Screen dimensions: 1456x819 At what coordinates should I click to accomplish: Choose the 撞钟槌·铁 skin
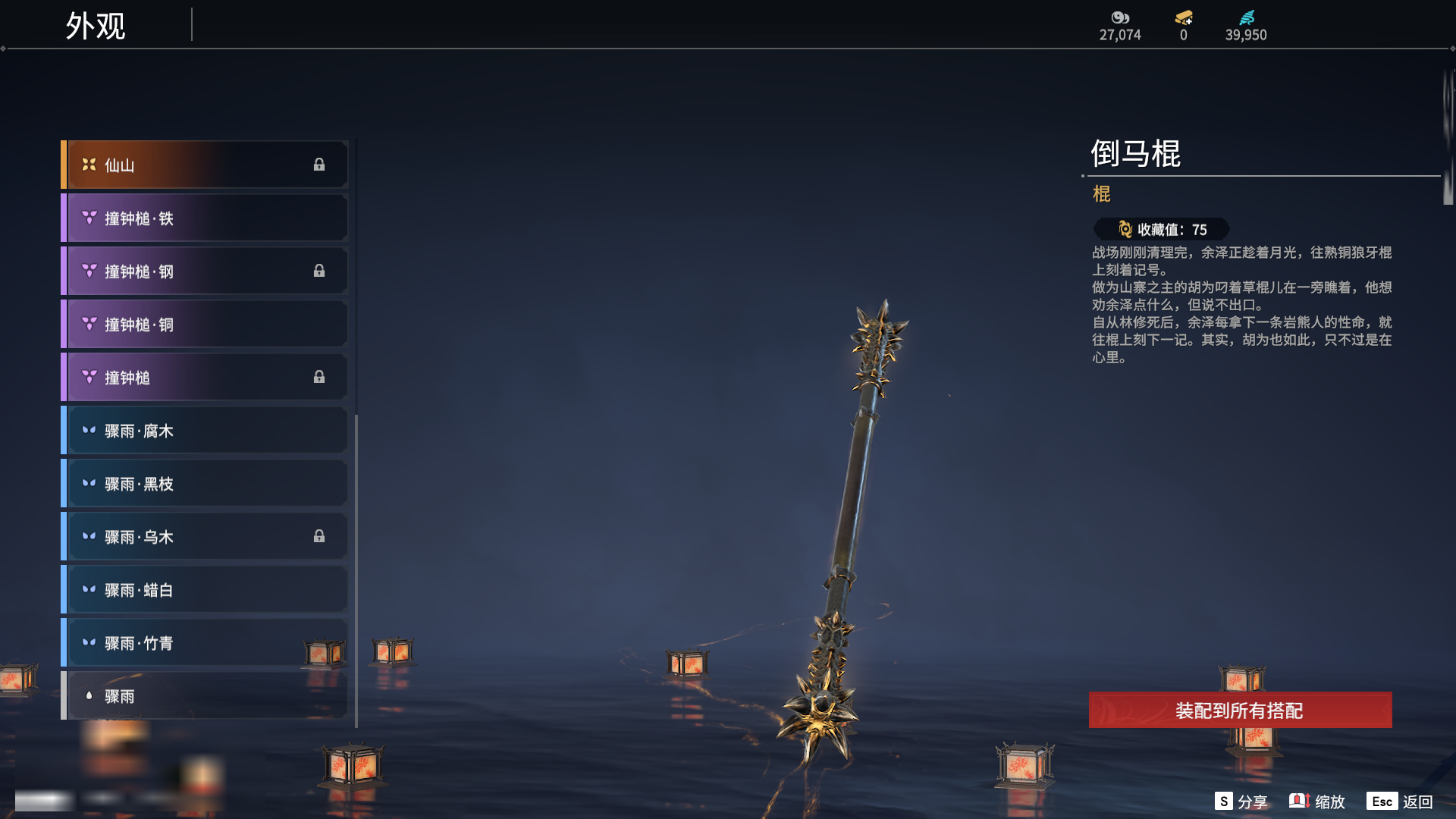pos(205,218)
